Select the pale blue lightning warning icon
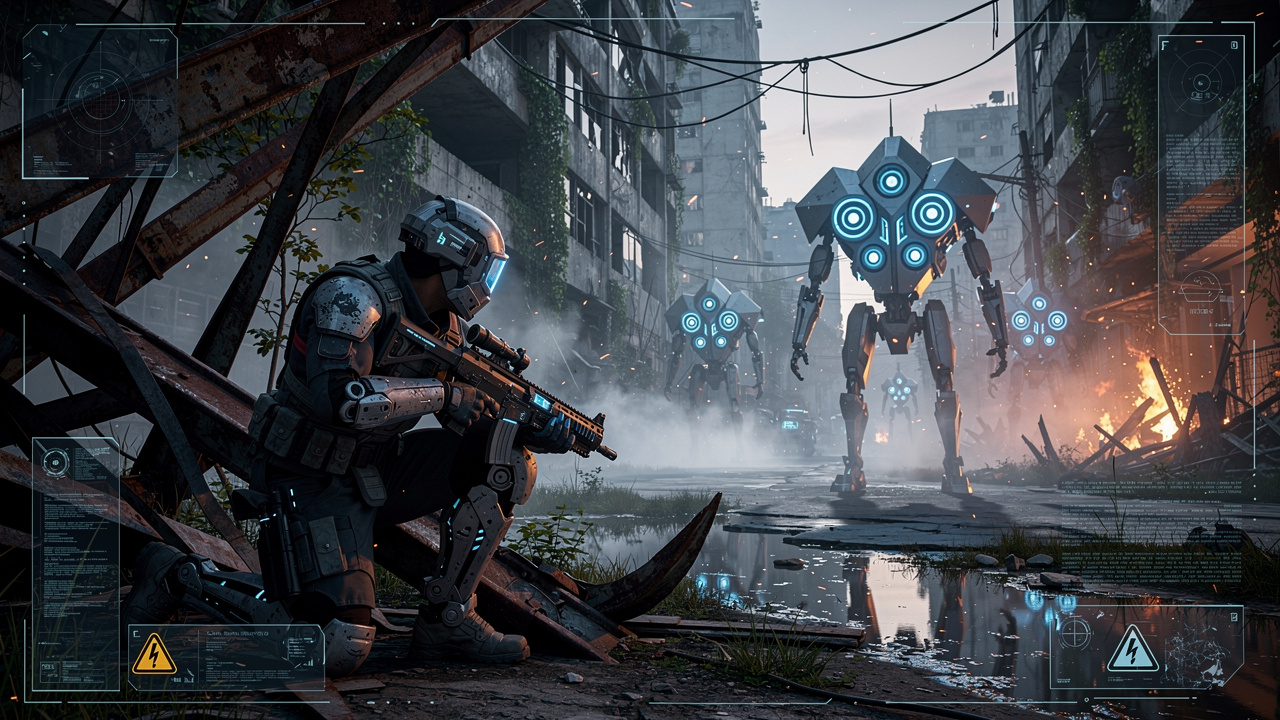Image resolution: width=1280 pixels, height=720 pixels. [1133, 649]
